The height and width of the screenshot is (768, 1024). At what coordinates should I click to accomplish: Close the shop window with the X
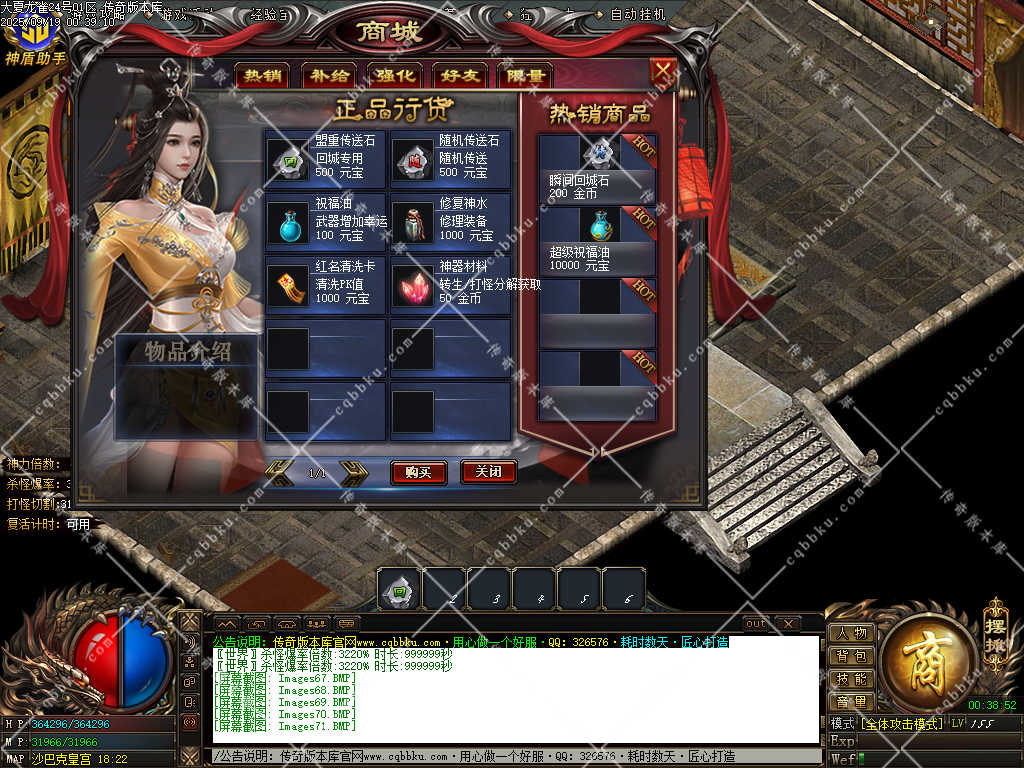coord(662,71)
